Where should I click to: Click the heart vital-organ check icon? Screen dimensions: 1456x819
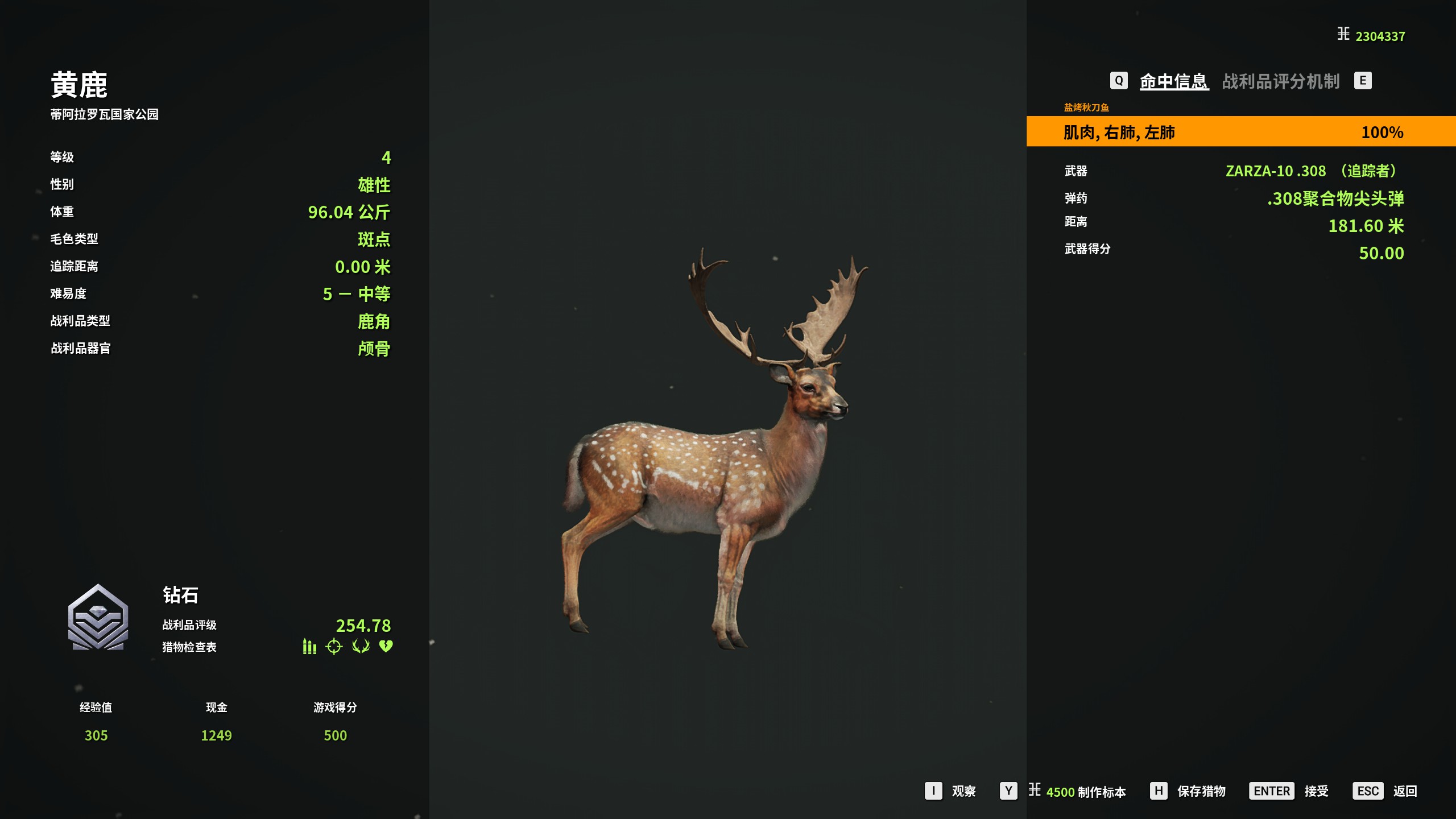click(386, 647)
